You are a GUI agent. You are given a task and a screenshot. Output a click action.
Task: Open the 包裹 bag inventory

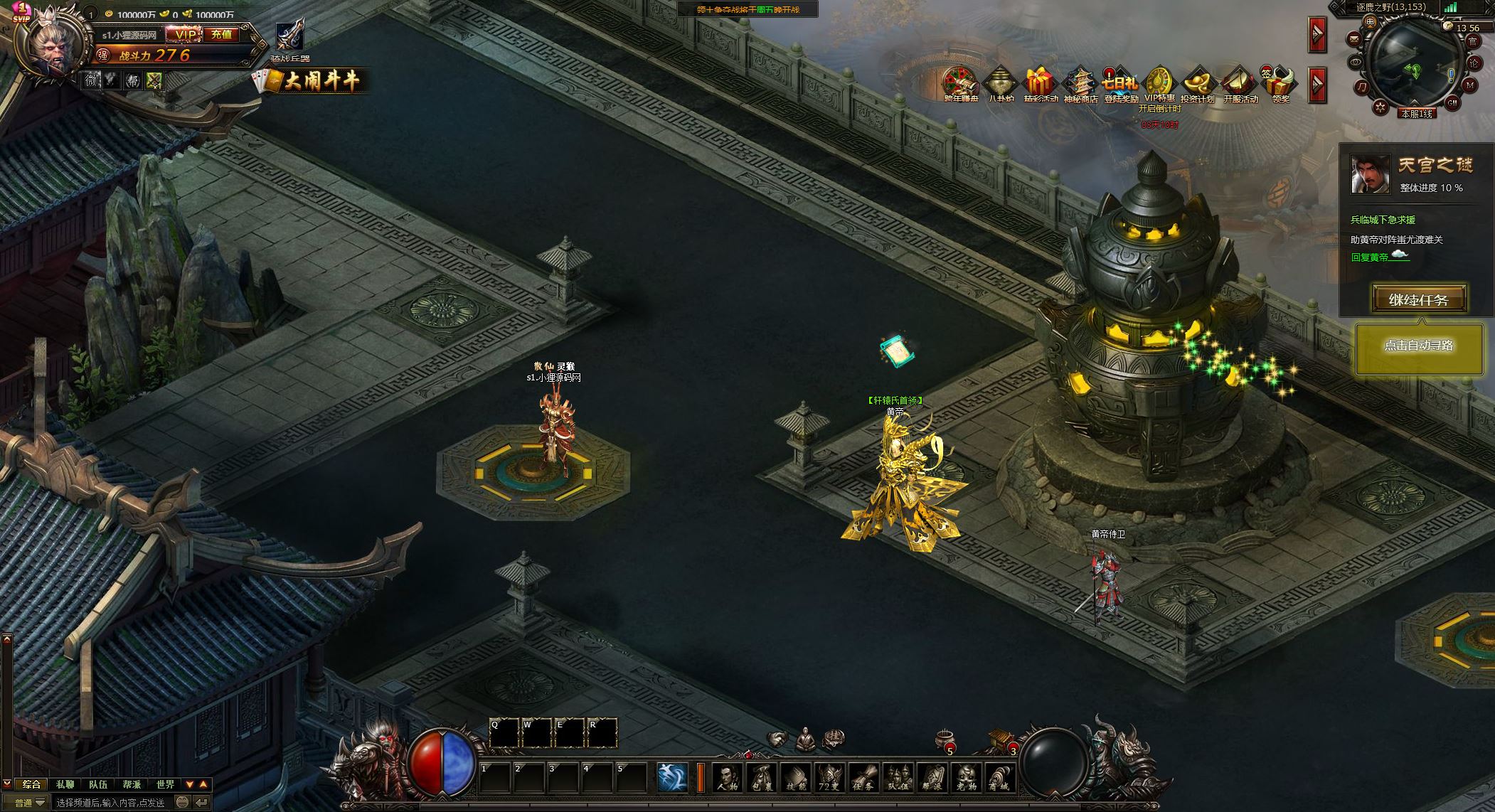pyautogui.click(x=762, y=777)
